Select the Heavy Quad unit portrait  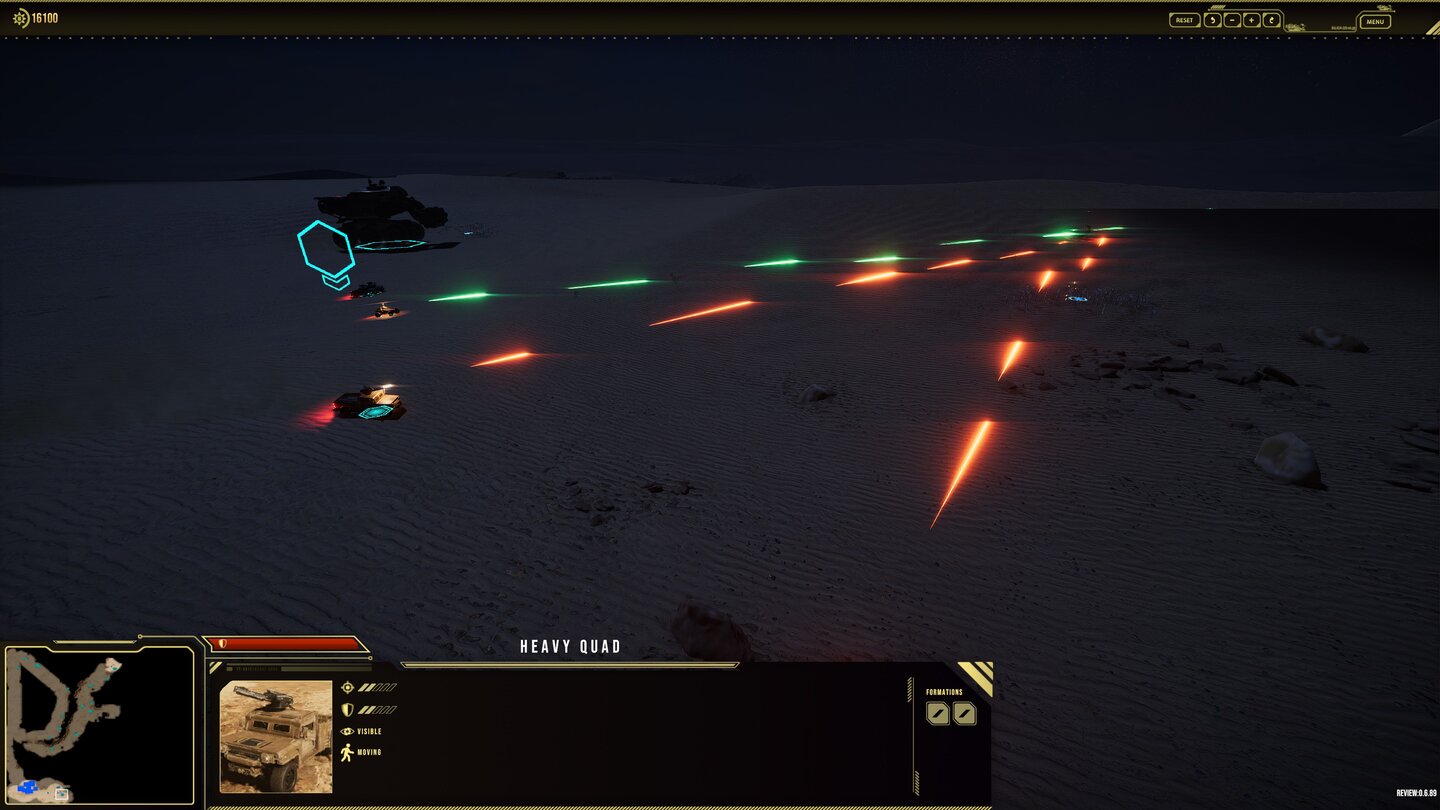(x=276, y=736)
